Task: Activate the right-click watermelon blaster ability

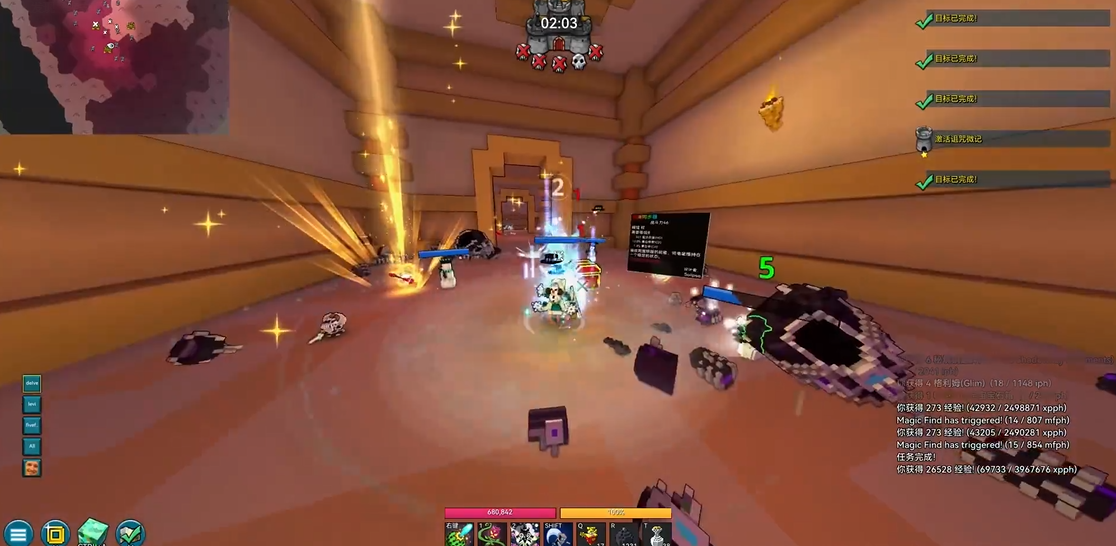Action: [x=460, y=534]
